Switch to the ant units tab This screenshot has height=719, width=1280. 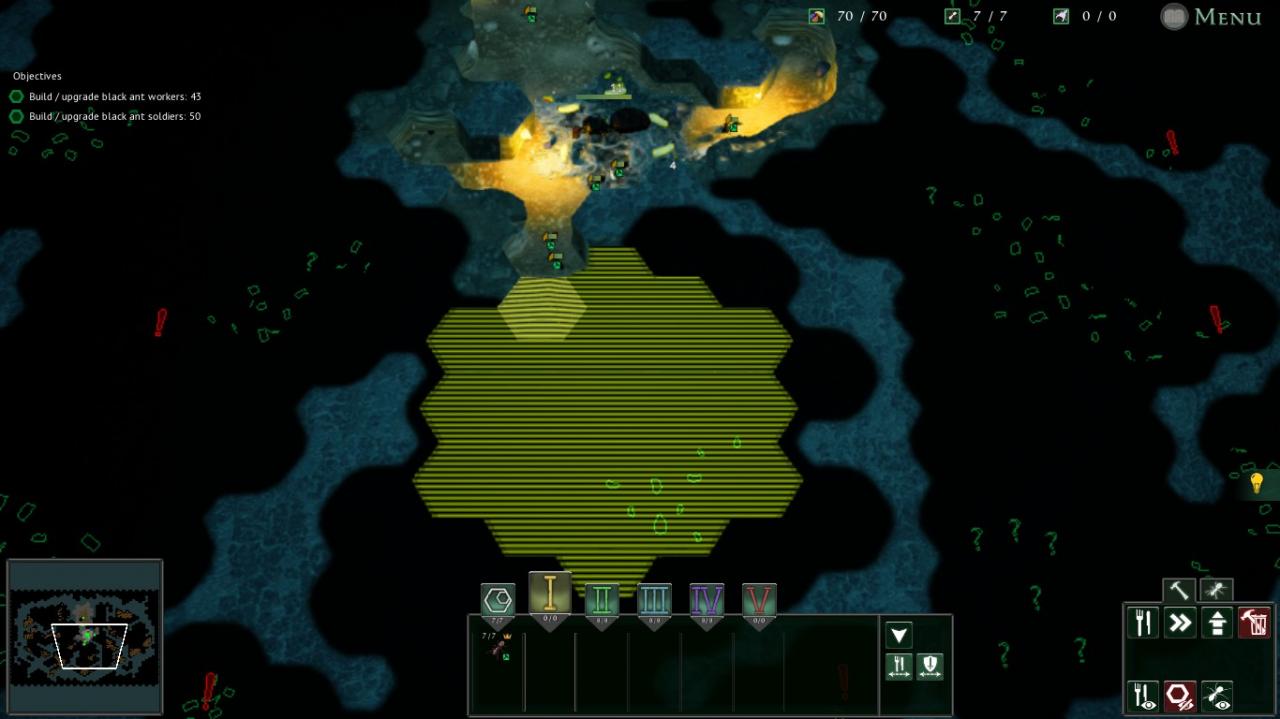pos(1216,590)
